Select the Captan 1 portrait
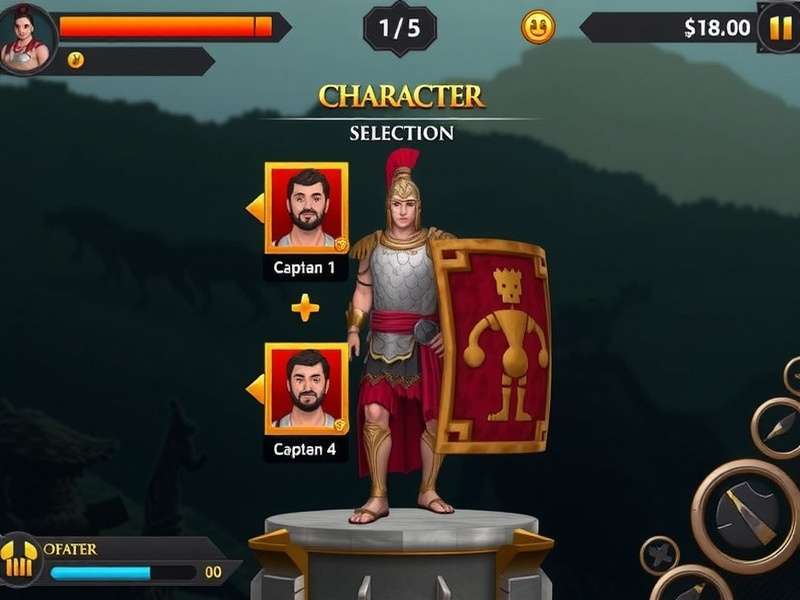This screenshot has width=800, height=600. pos(306,207)
